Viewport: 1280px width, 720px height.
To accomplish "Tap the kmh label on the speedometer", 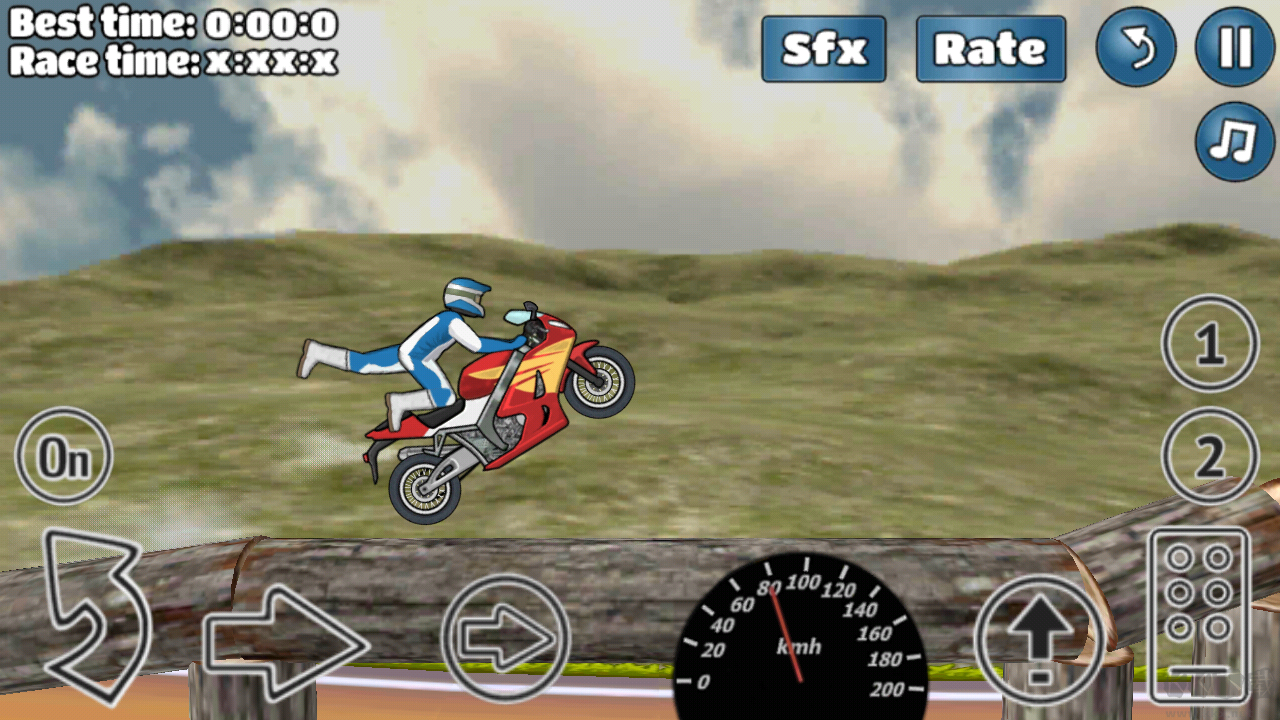I will tap(800, 650).
